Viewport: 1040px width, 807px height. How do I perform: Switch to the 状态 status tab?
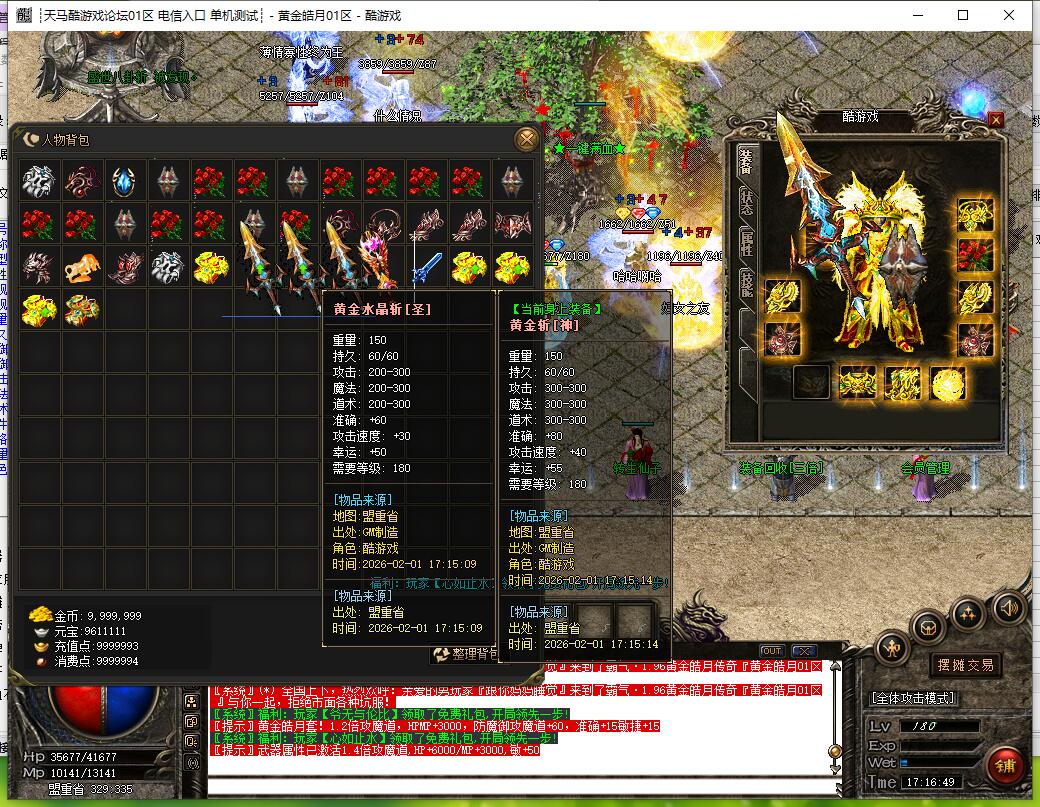tap(746, 204)
